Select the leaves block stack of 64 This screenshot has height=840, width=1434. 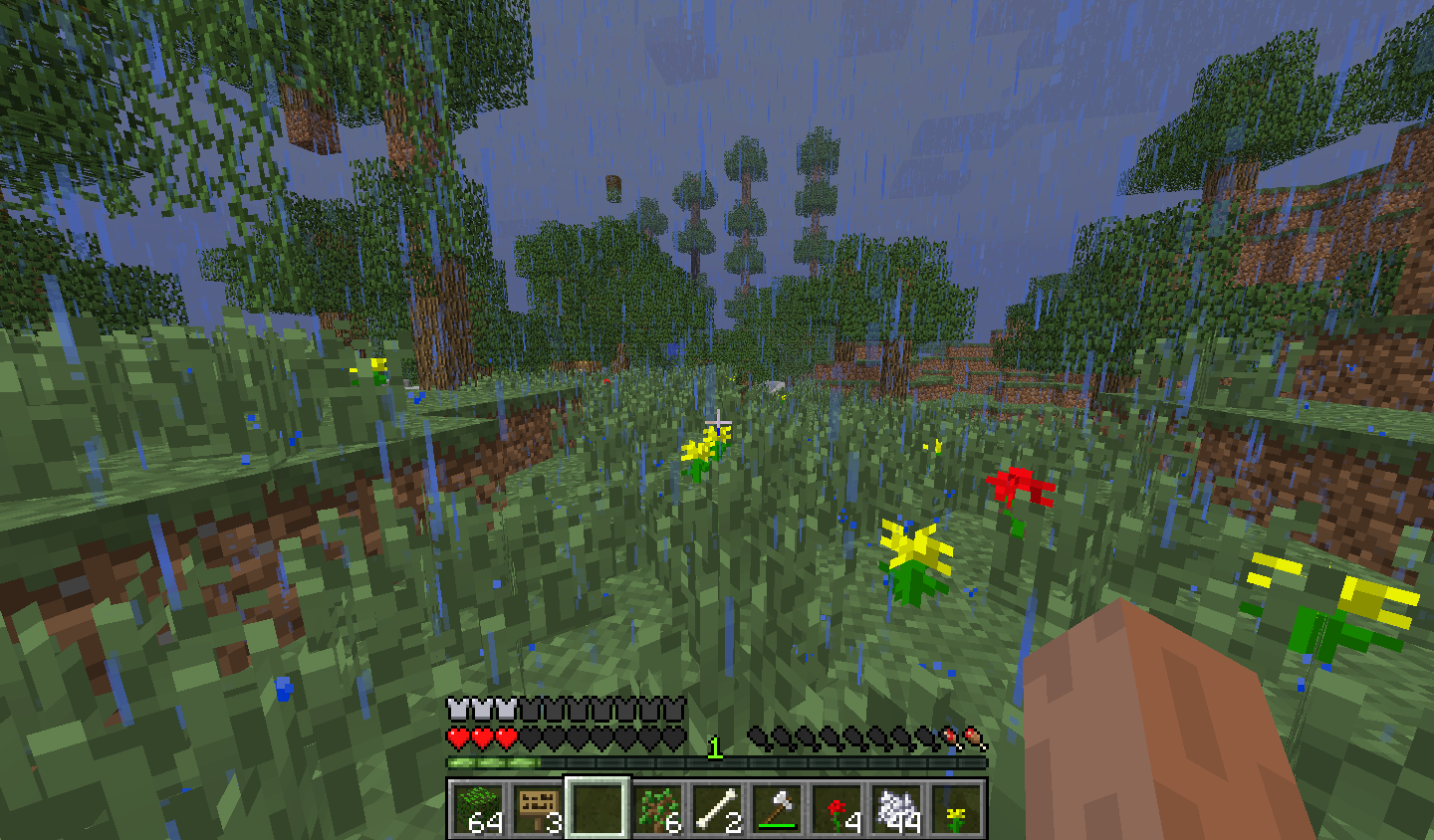click(x=477, y=807)
